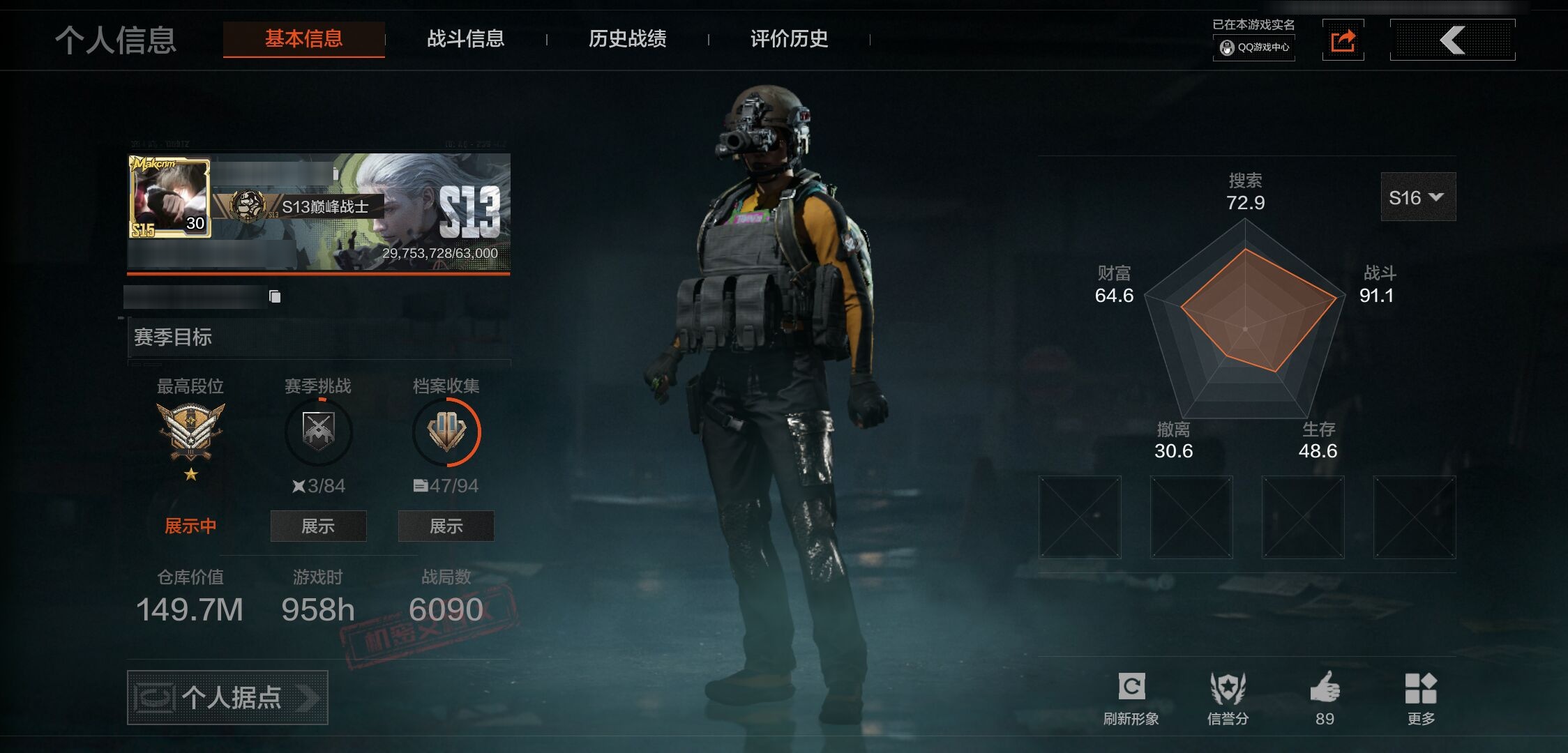
Task: Click the share icon button
Action: [1343, 40]
